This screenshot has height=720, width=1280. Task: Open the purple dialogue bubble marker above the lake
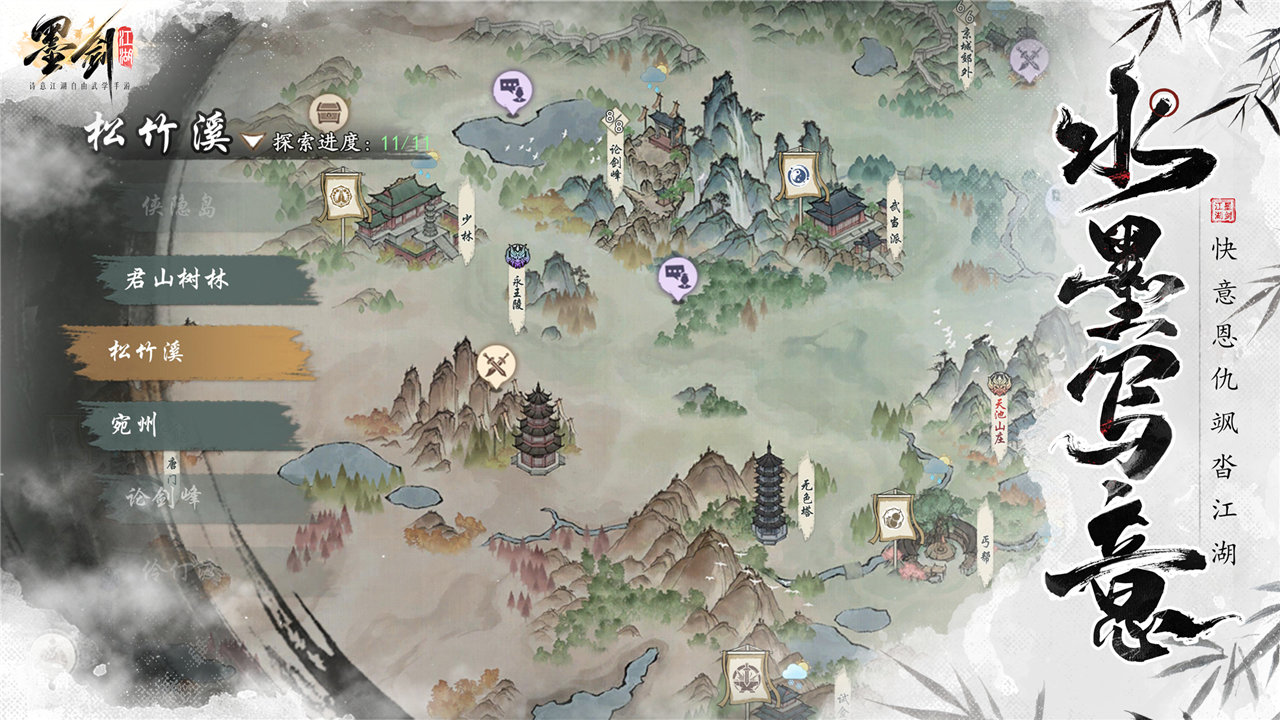(x=511, y=90)
